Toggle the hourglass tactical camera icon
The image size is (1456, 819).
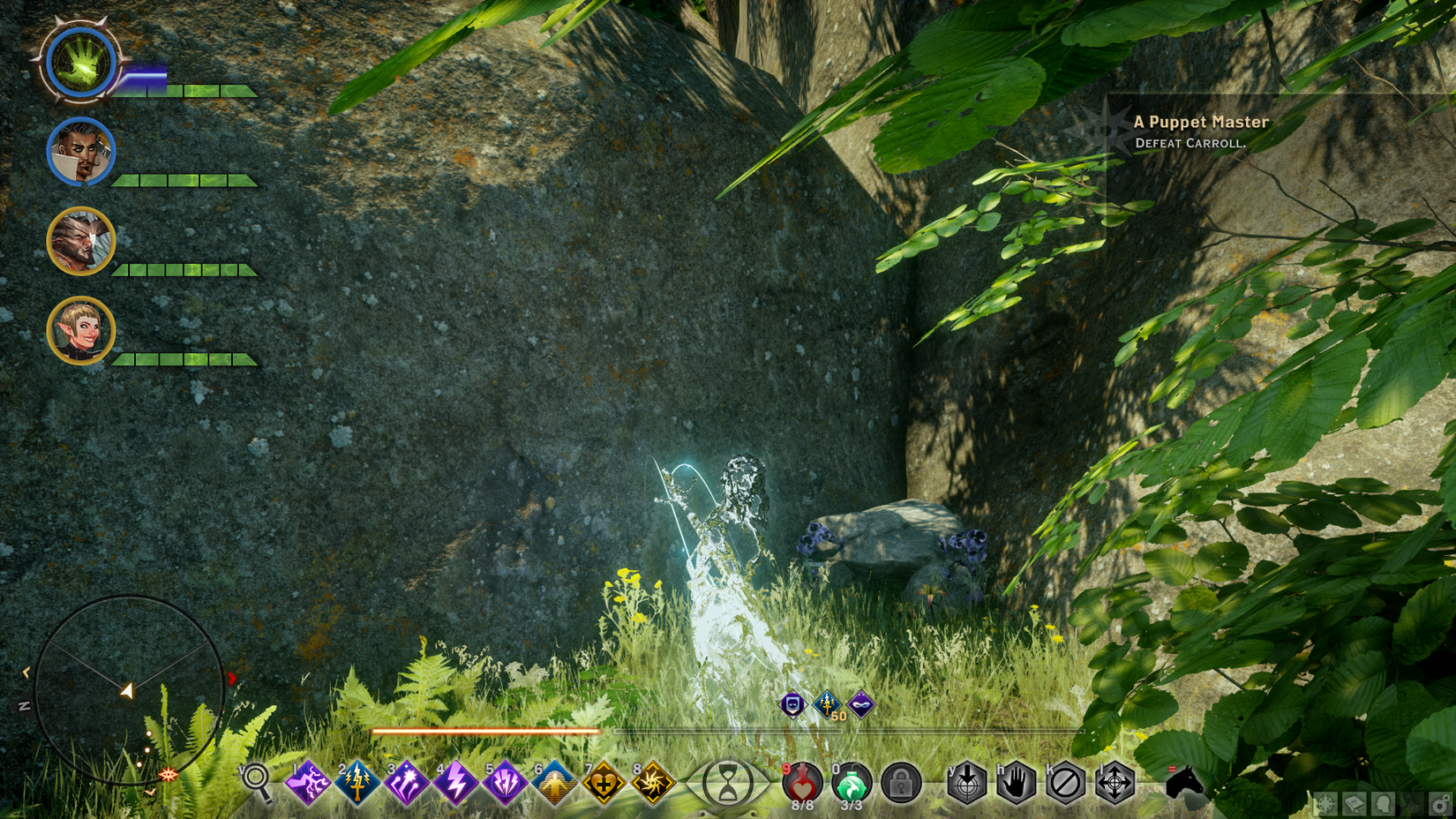pyautogui.click(x=727, y=783)
